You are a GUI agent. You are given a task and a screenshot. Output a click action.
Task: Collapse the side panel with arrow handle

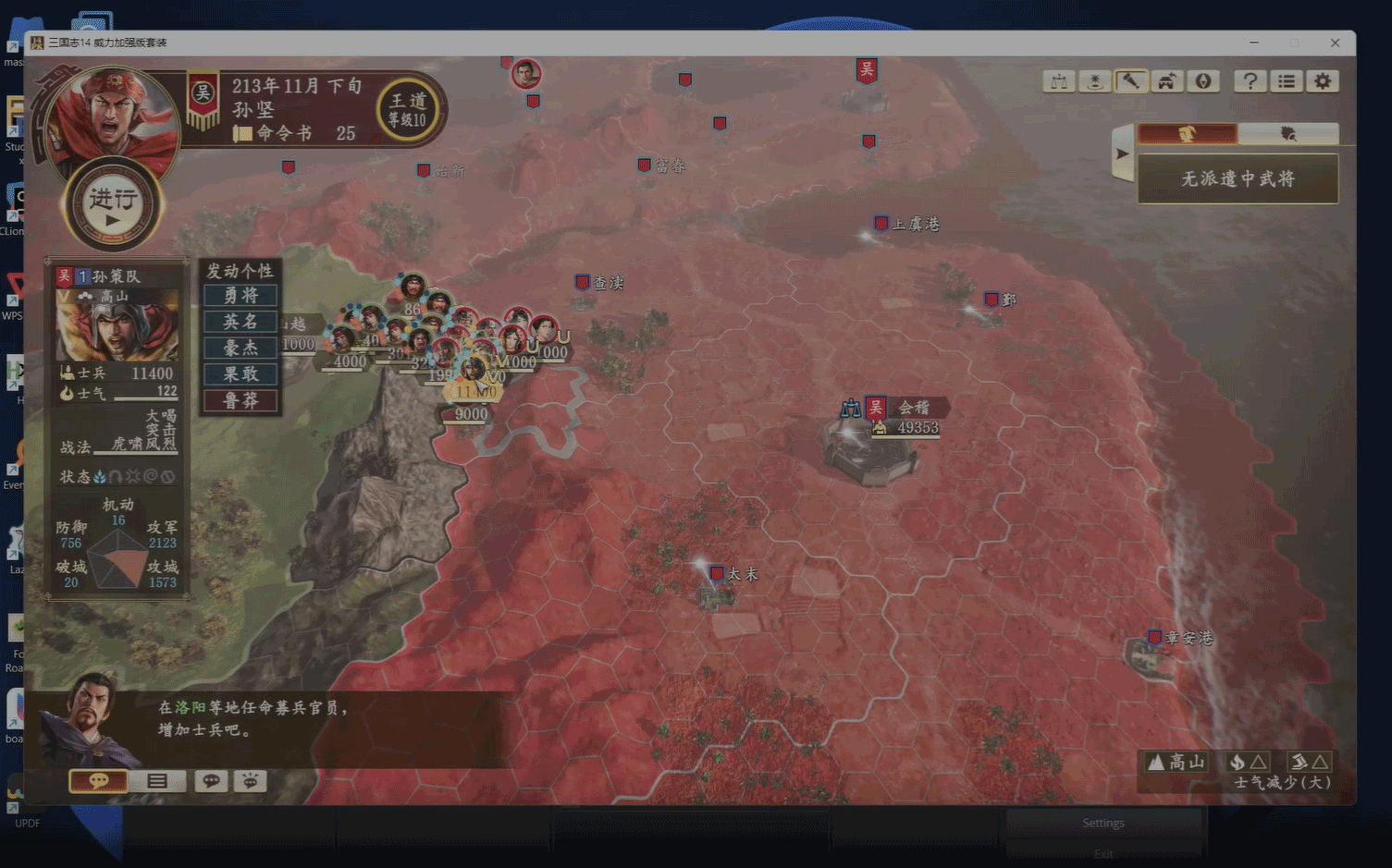click(1122, 153)
